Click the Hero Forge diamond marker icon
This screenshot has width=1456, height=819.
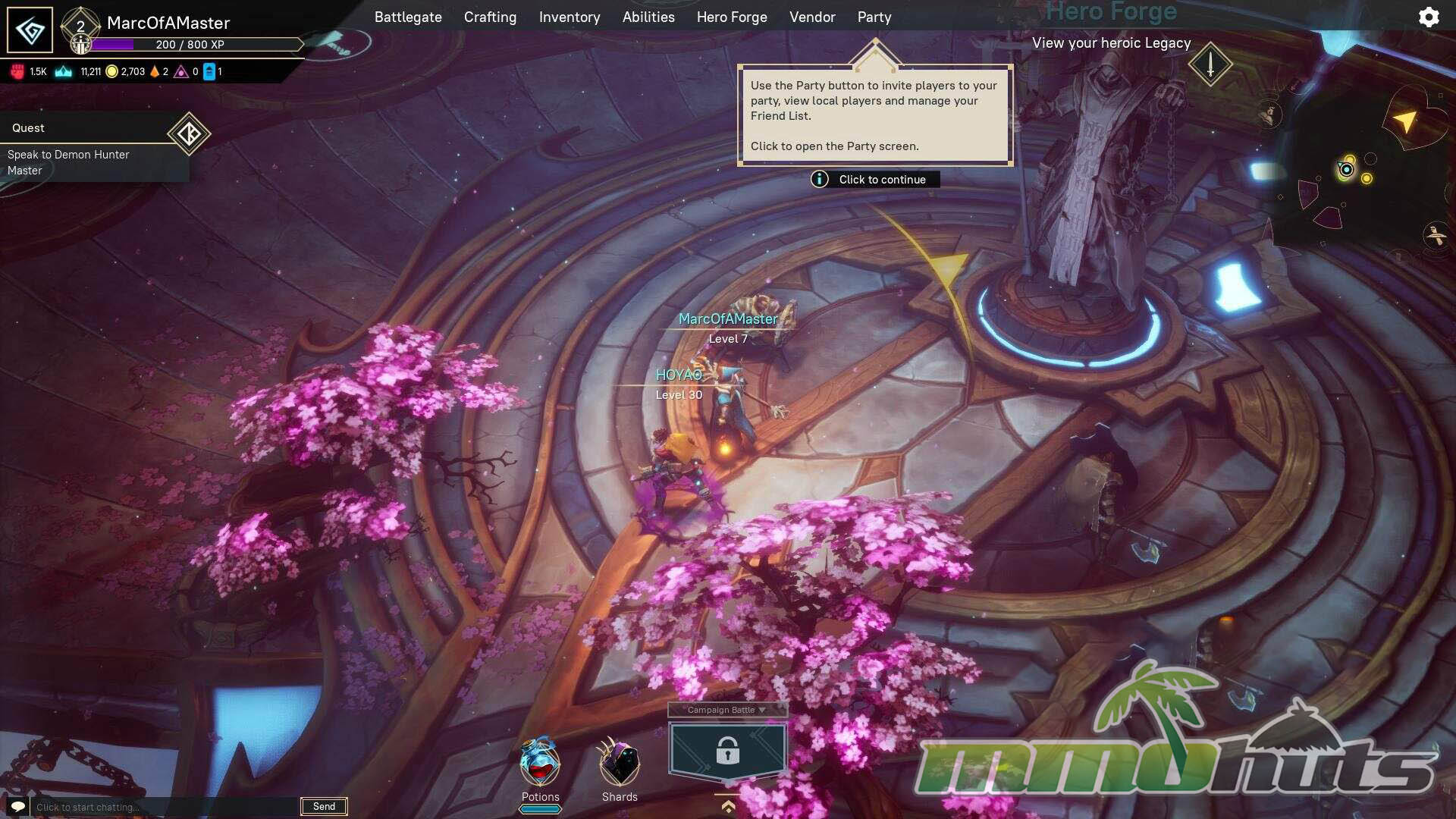1210,64
